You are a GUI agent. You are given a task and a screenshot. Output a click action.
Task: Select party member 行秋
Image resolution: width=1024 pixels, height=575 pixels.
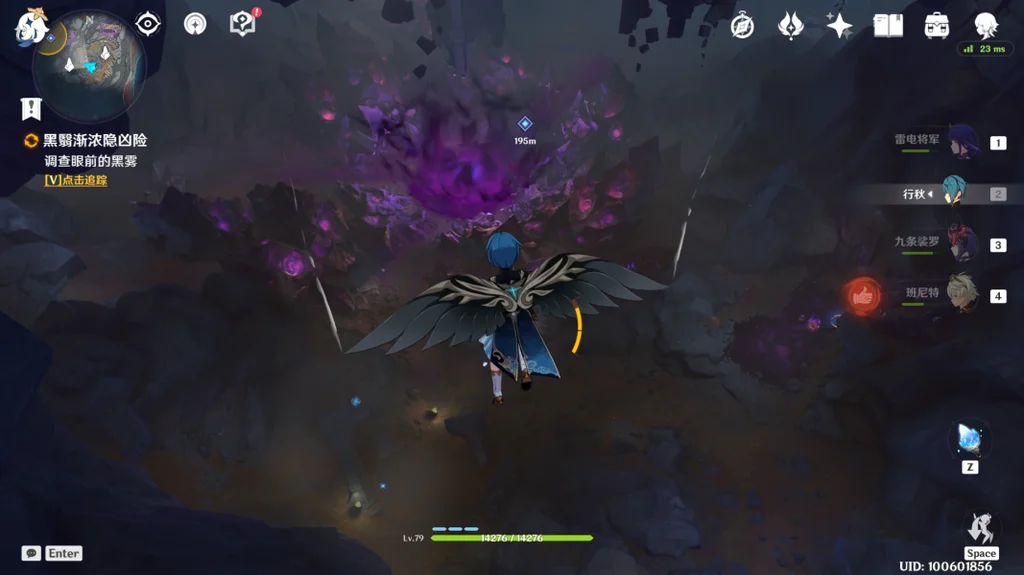point(955,194)
